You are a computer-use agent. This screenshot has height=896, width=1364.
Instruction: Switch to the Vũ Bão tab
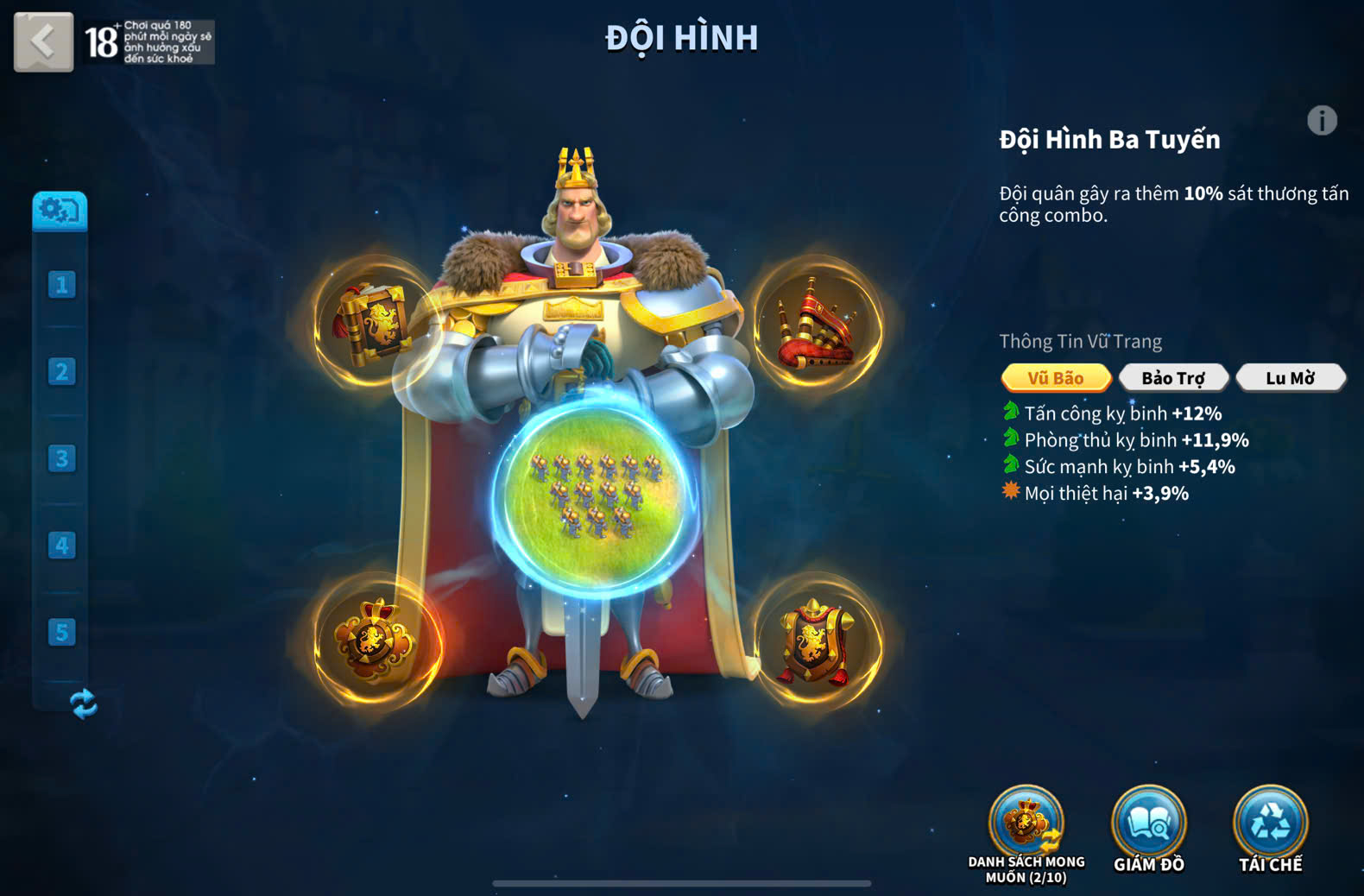point(1056,378)
